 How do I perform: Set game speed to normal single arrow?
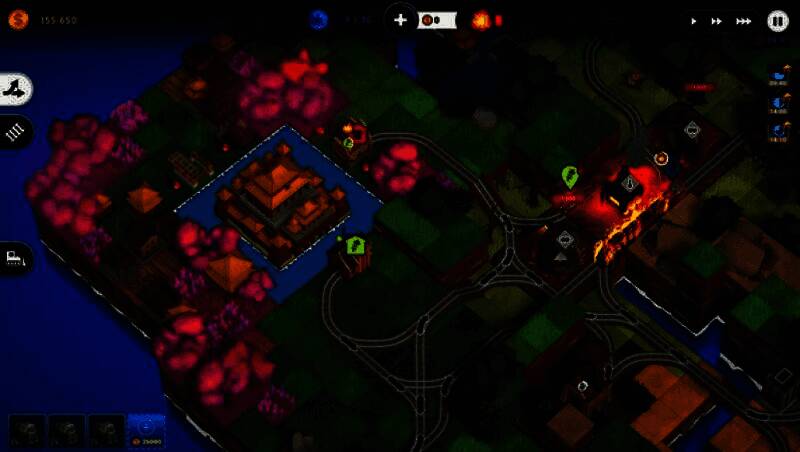click(x=694, y=20)
